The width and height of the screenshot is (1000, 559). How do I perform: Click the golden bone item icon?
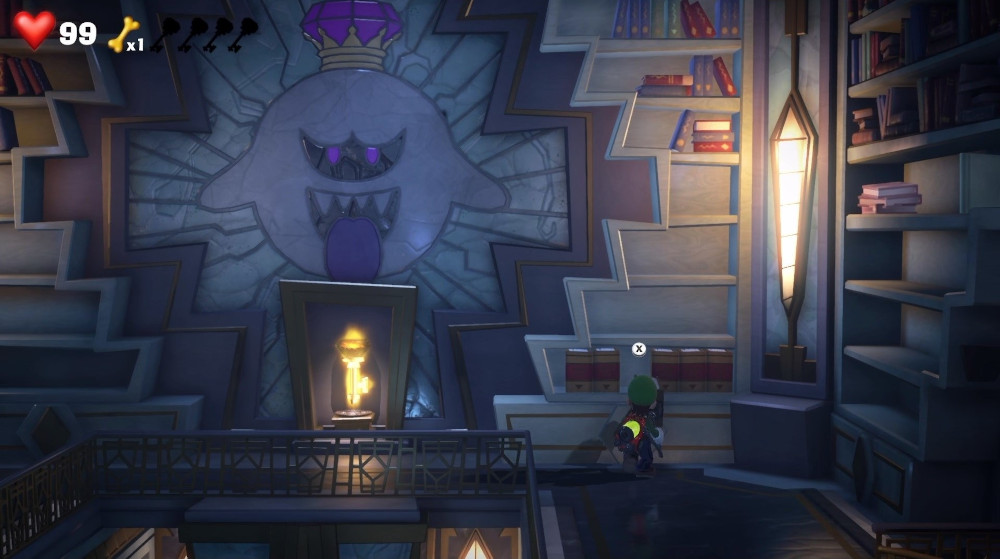click(x=123, y=33)
